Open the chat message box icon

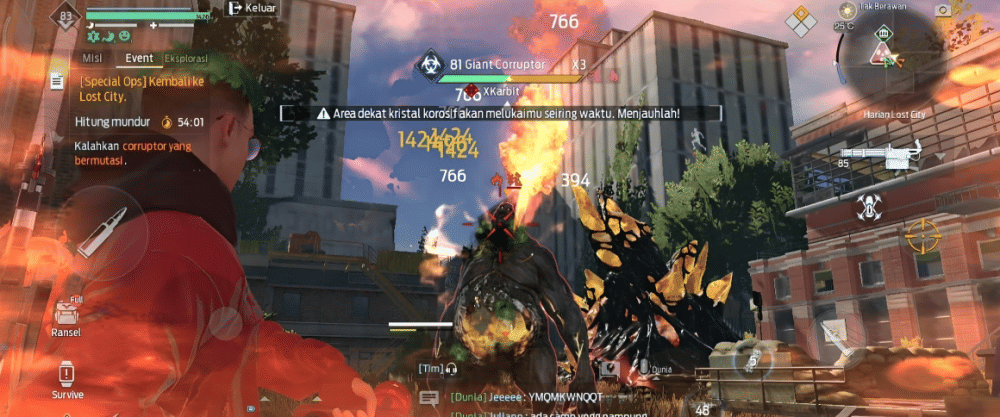tap(429, 398)
